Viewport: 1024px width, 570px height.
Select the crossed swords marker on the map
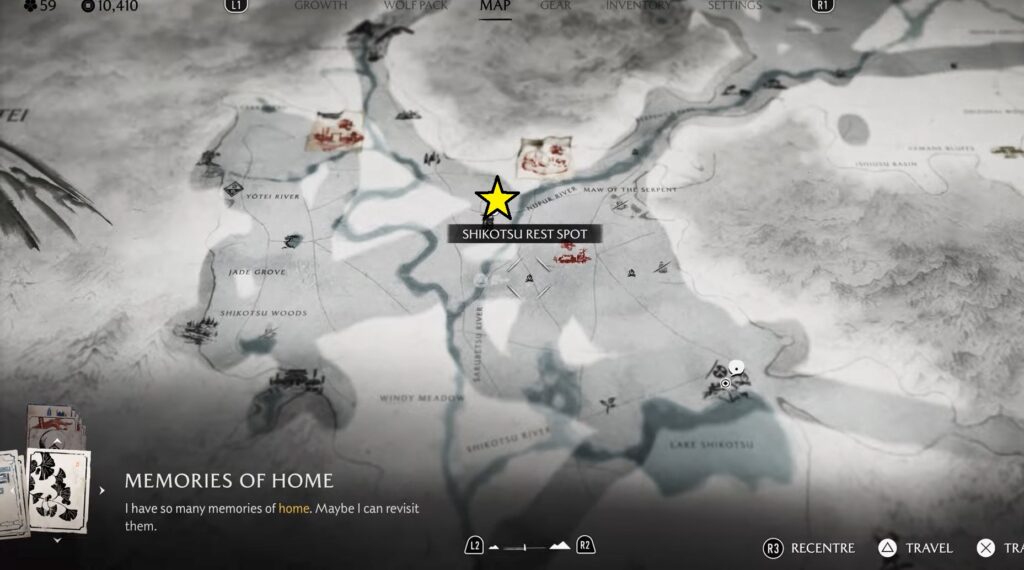528,277
